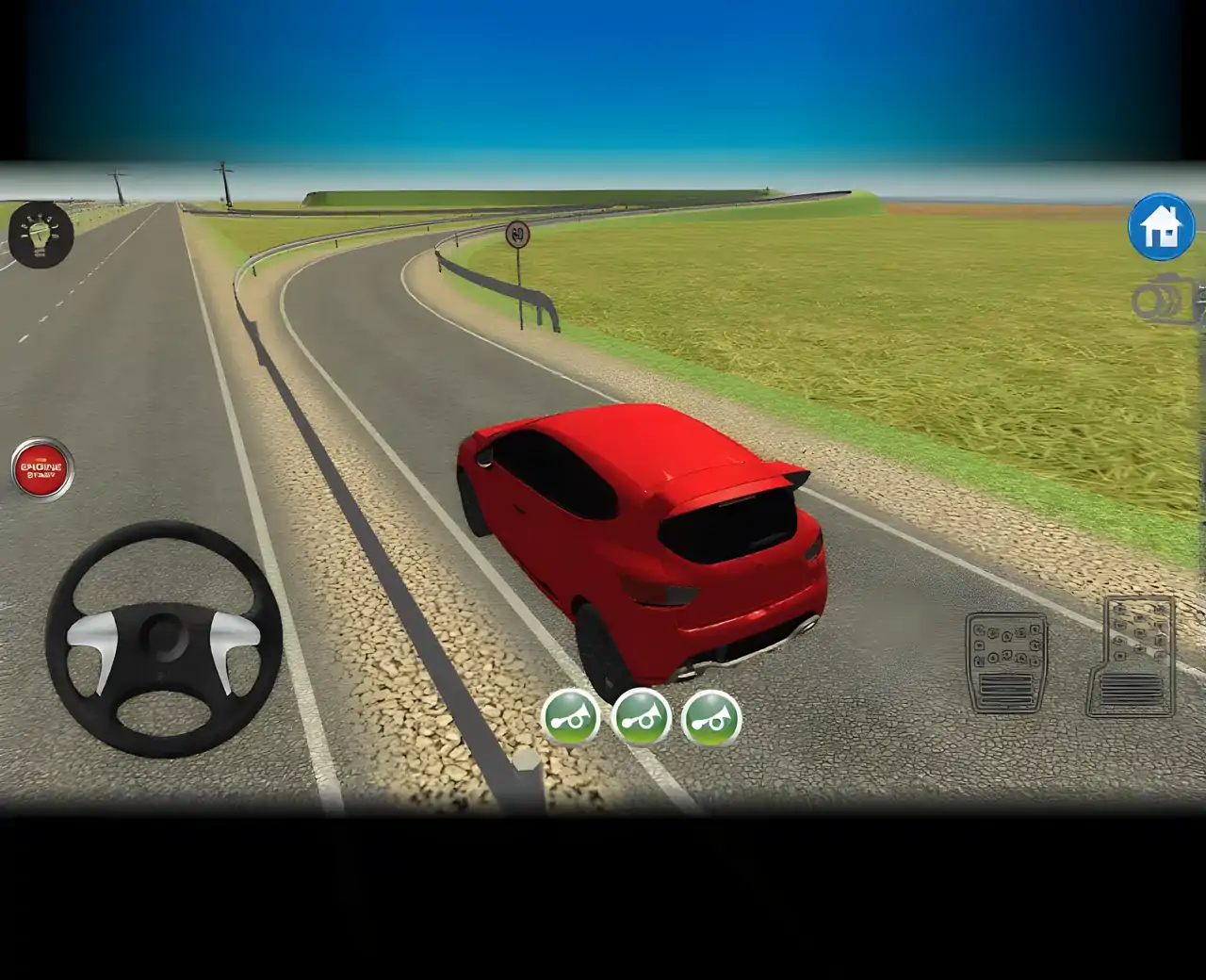Turn the engine off with the Engine button

click(40, 465)
